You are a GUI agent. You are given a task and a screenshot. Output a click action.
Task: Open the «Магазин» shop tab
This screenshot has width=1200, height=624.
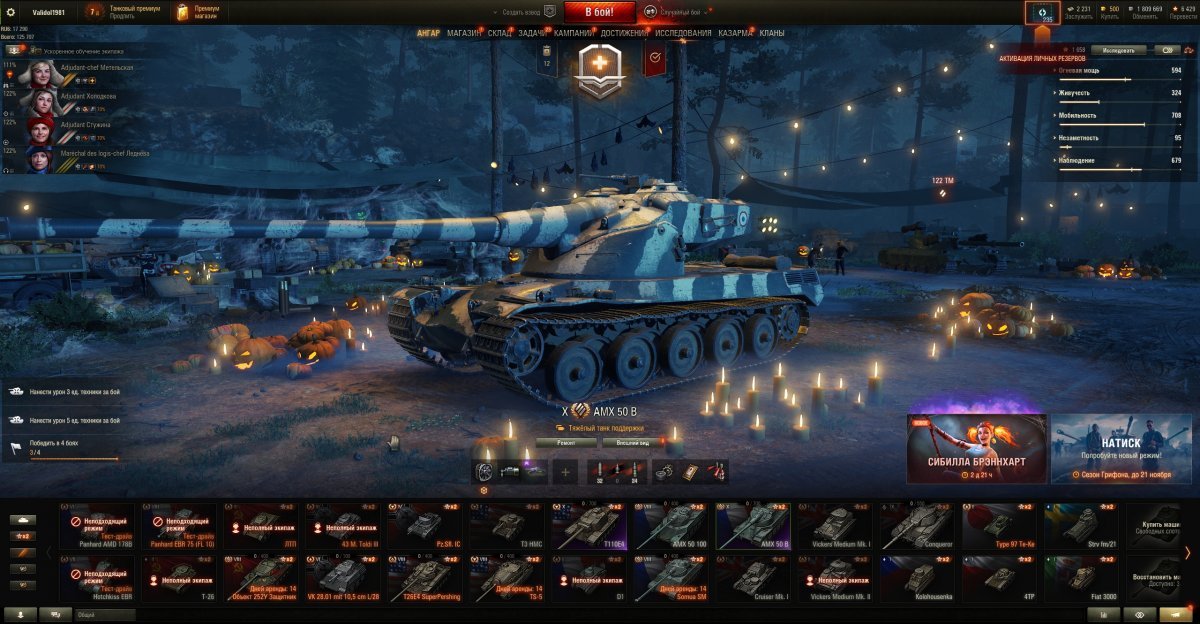click(463, 33)
